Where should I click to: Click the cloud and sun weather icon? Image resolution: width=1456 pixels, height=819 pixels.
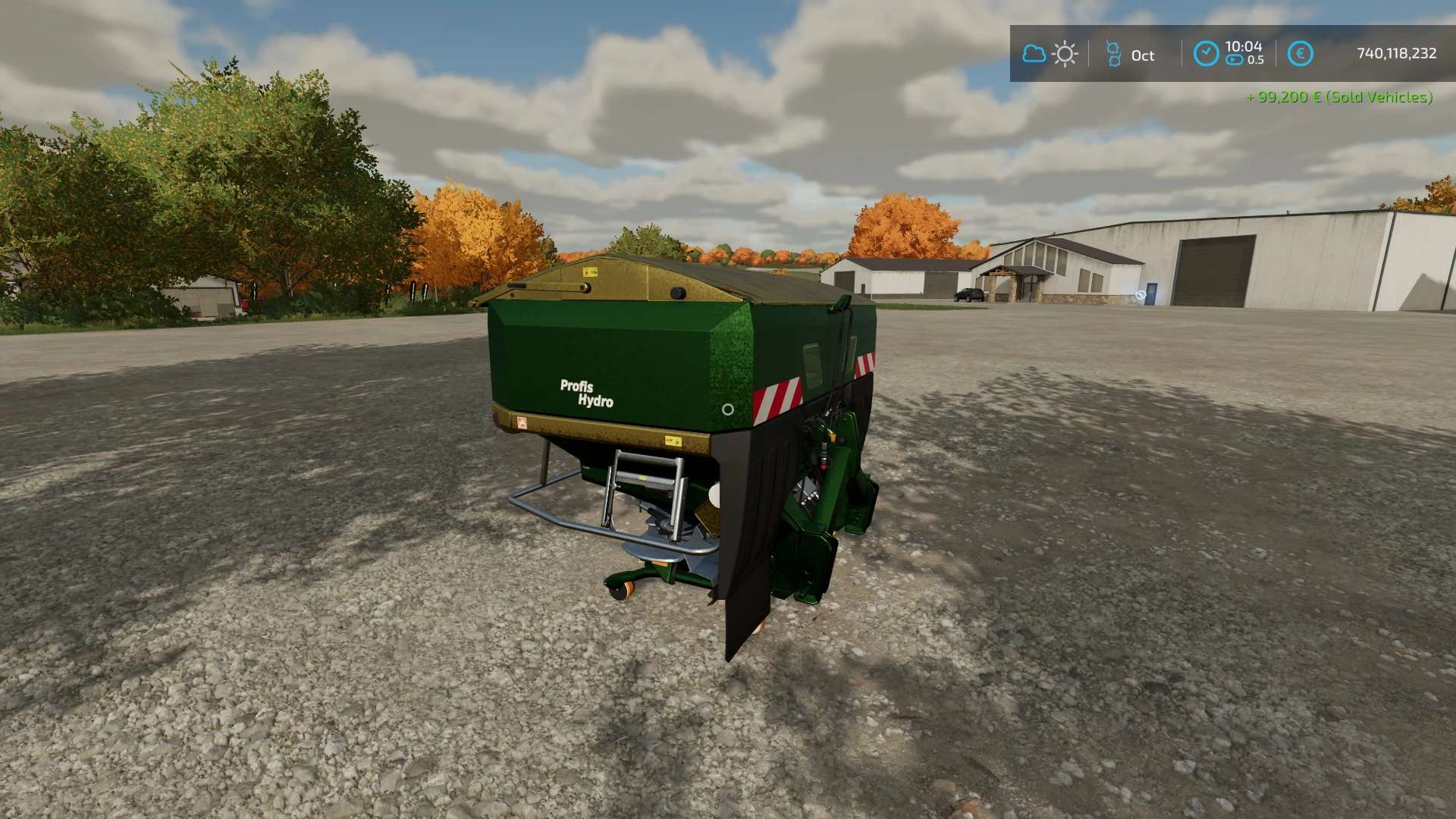1050,54
